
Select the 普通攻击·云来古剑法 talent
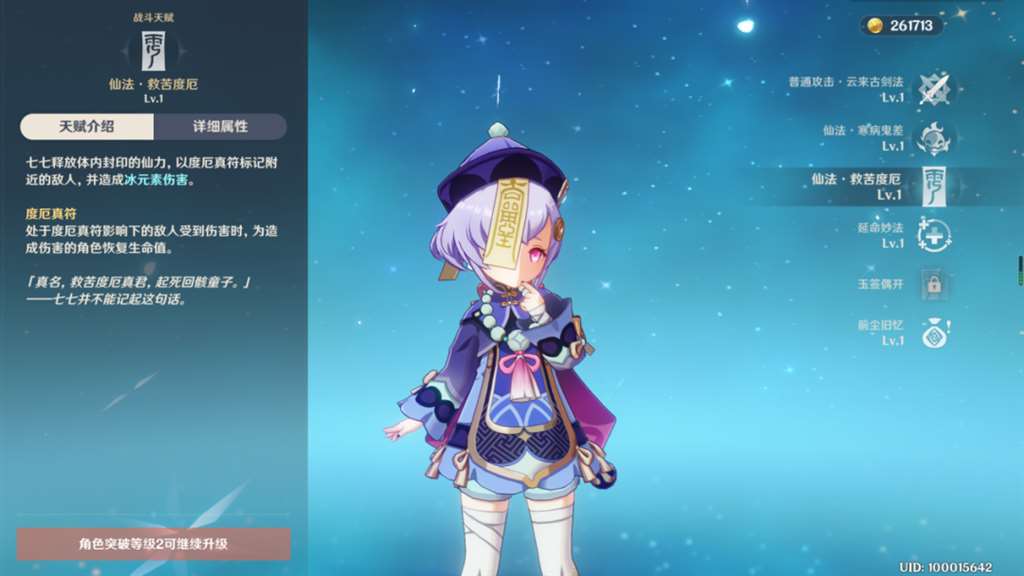(933, 89)
